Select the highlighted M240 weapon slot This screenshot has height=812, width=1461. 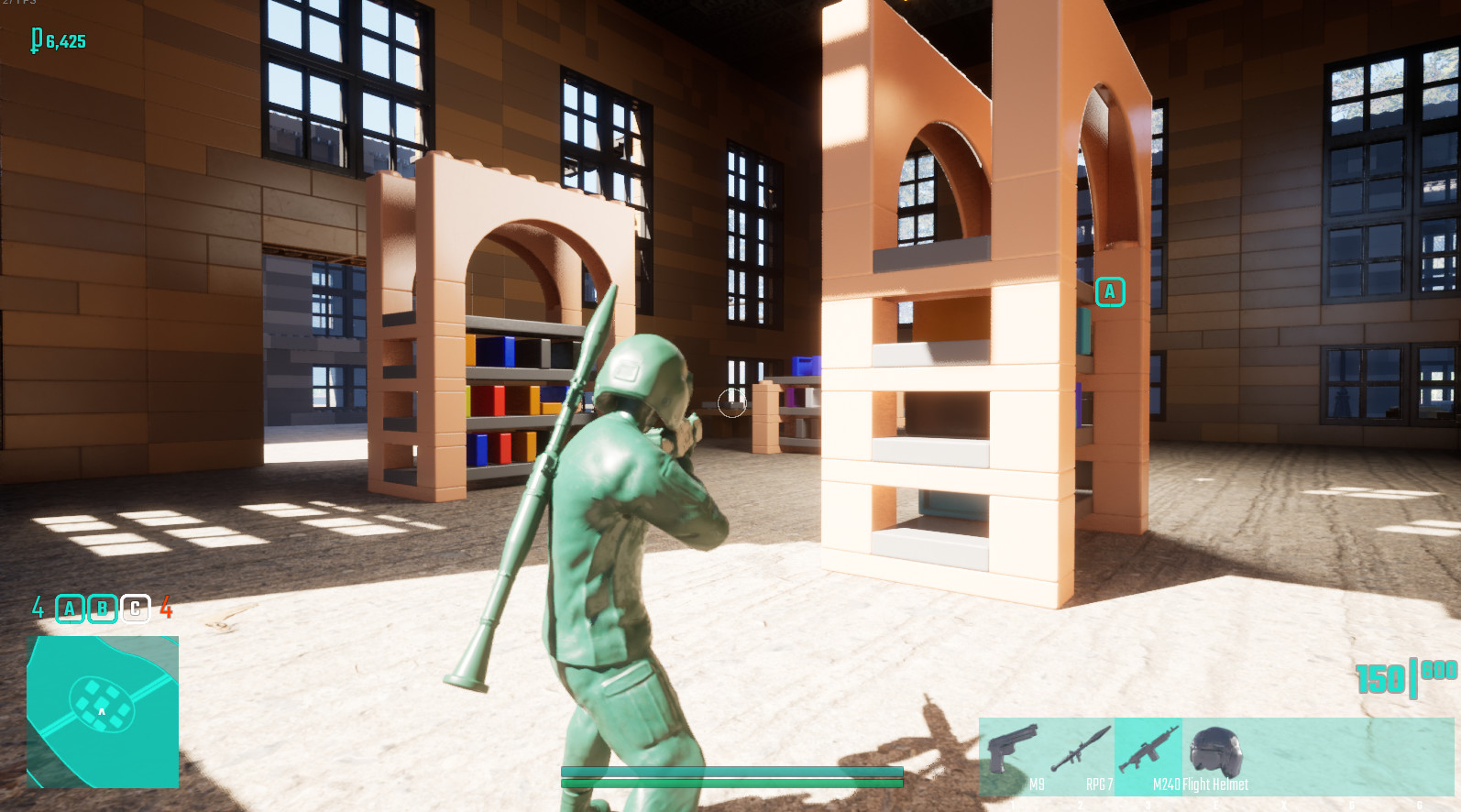tap(1148, 750)
